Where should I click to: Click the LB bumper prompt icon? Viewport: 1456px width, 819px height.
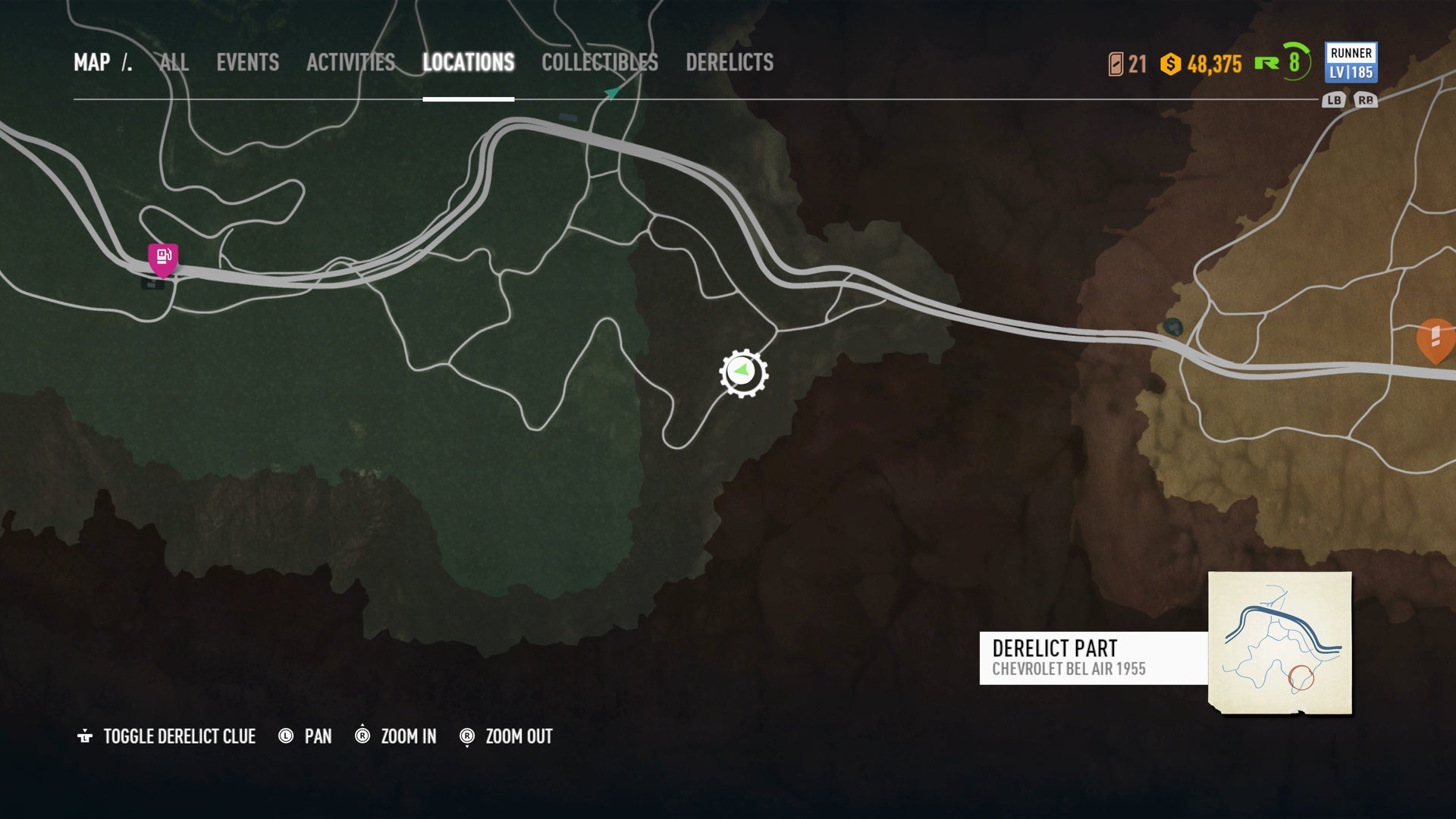(1333, 99)
